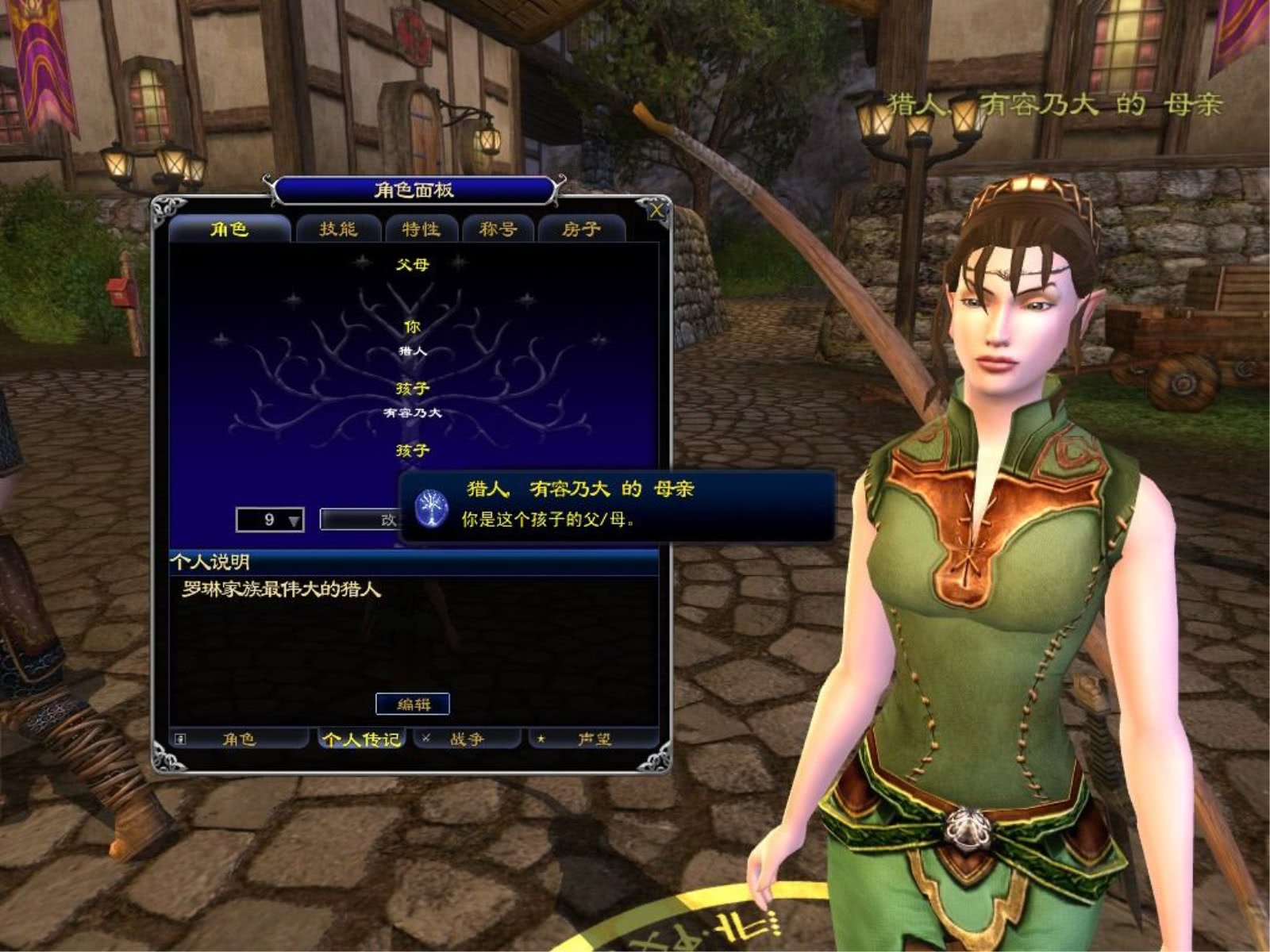Select the child node 有容乃大

coord(412,413)
